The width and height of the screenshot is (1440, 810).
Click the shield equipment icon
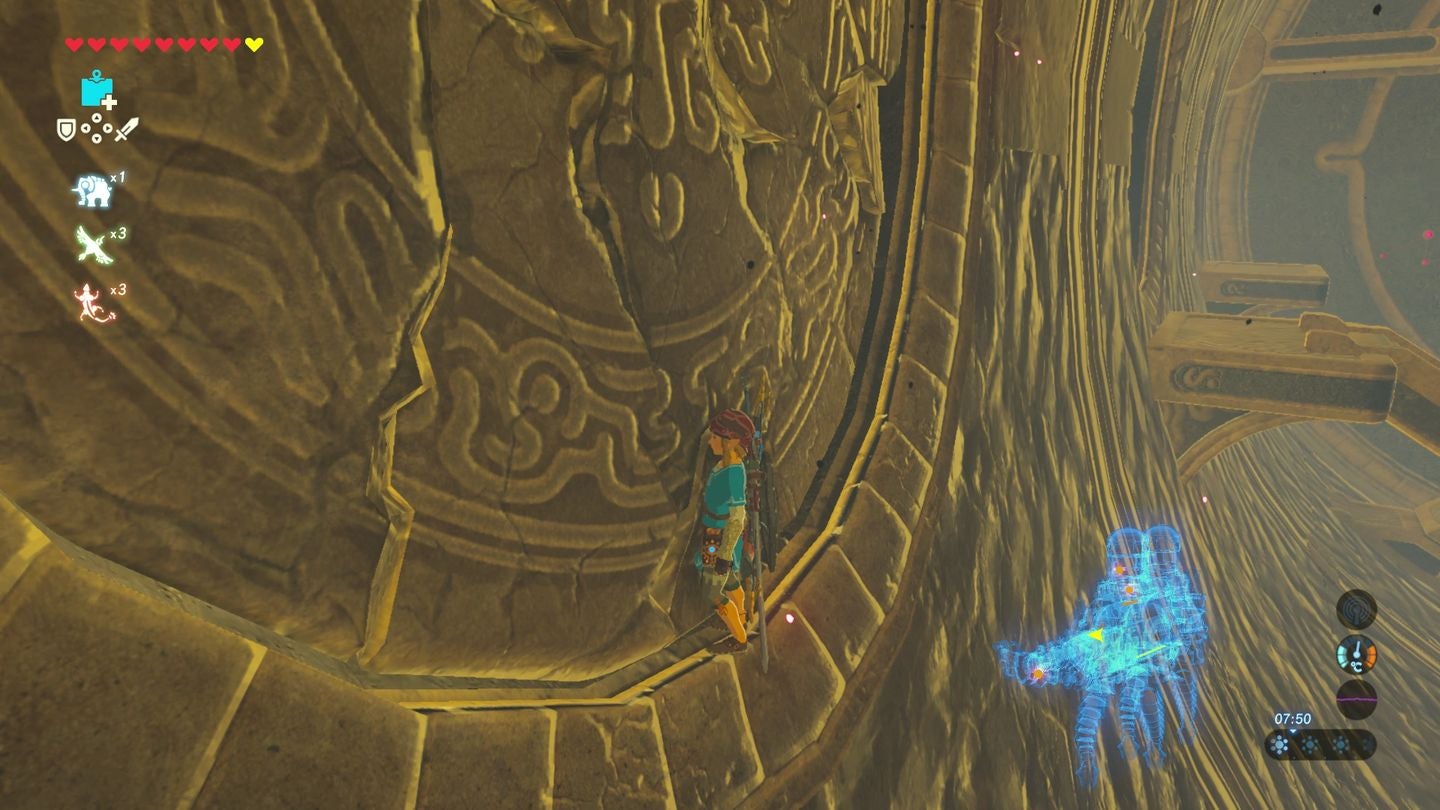[x=66, y=129]
